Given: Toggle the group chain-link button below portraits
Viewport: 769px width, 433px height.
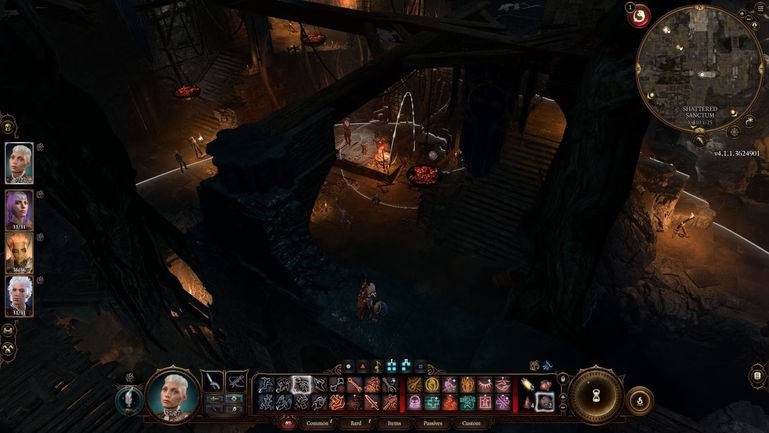Looking at the screenshot, I should coord(9,330).
